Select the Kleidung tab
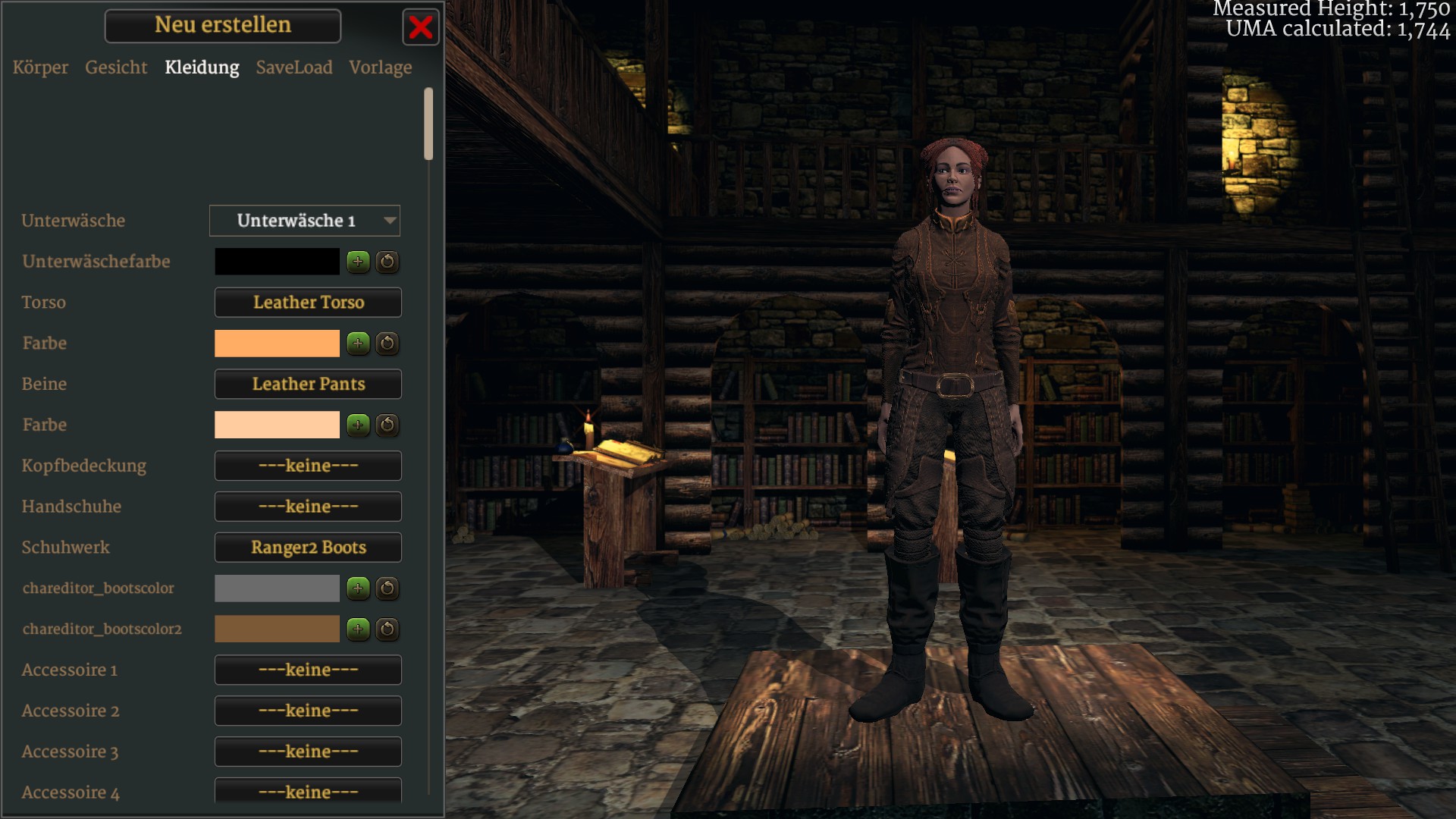This screenshot has height=819, width=1456. point(202,67)
